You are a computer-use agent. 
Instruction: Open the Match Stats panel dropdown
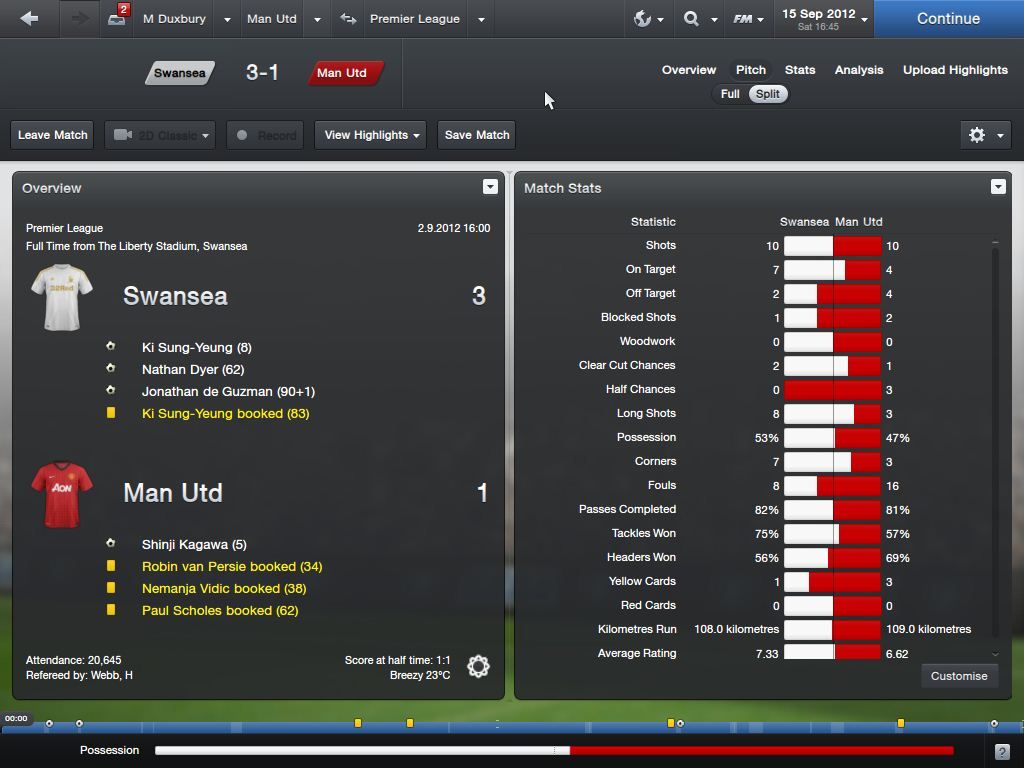pyautogui.click(x=997, y=187)
